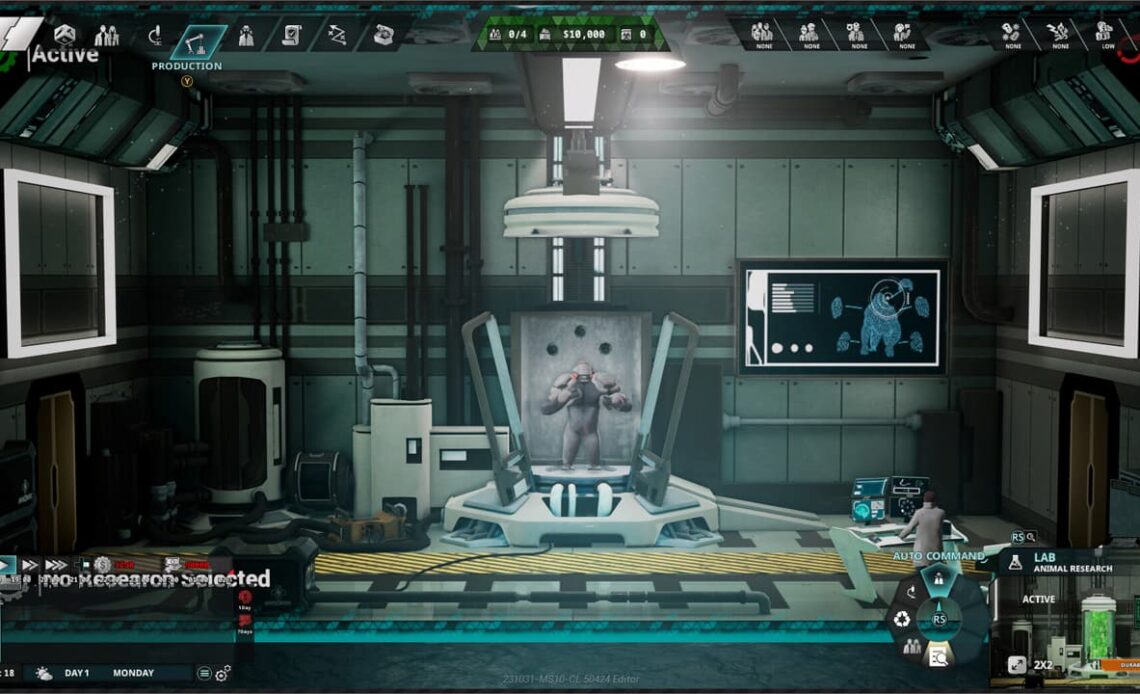Image resolution: width=1140 pixels, height=694 pixels.
Task: Choose the magnifier inspect icon in command wheel
Action: 938,656
